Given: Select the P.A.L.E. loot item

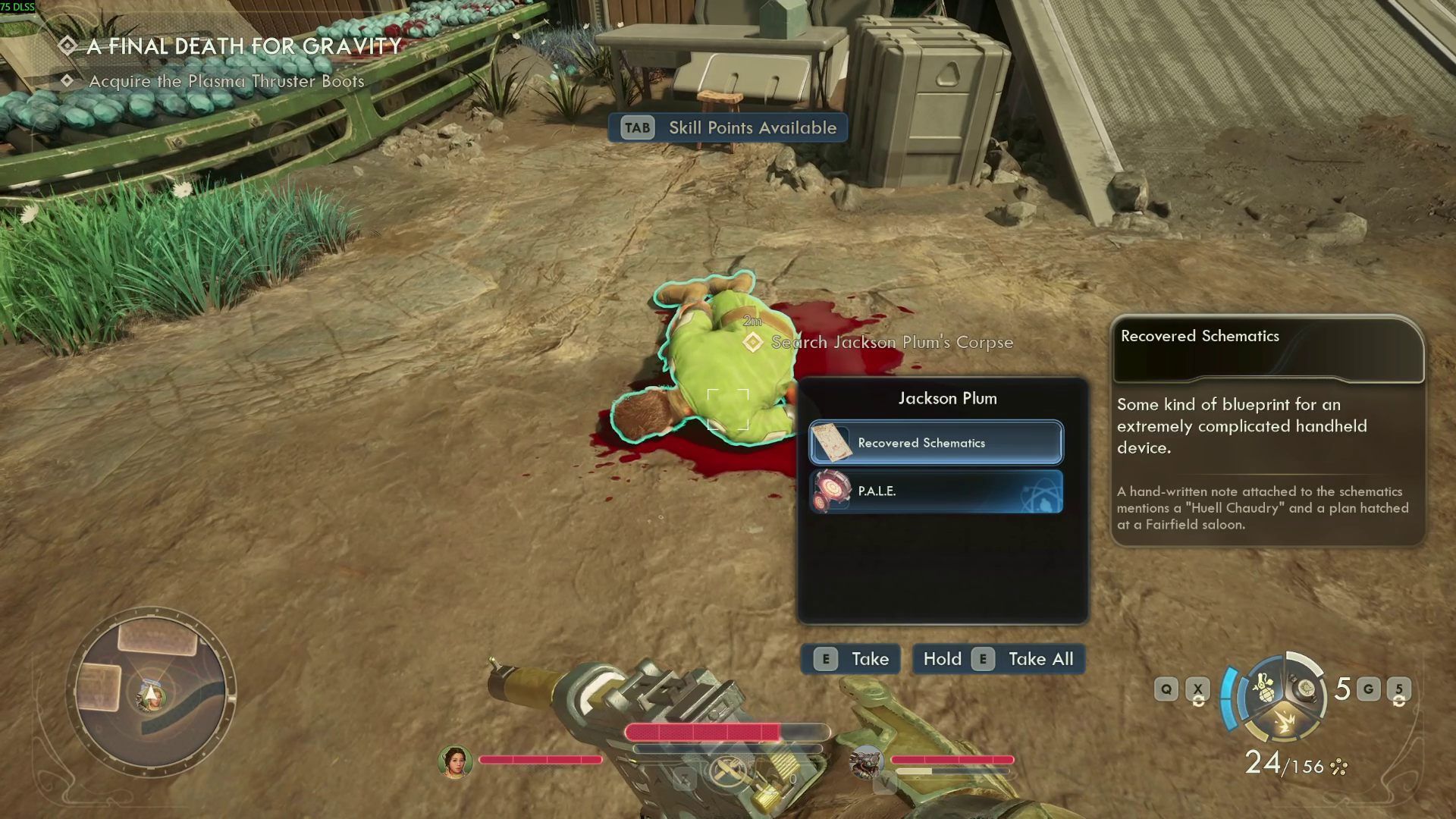Looking at the screenshot, I should coord(936,491).
